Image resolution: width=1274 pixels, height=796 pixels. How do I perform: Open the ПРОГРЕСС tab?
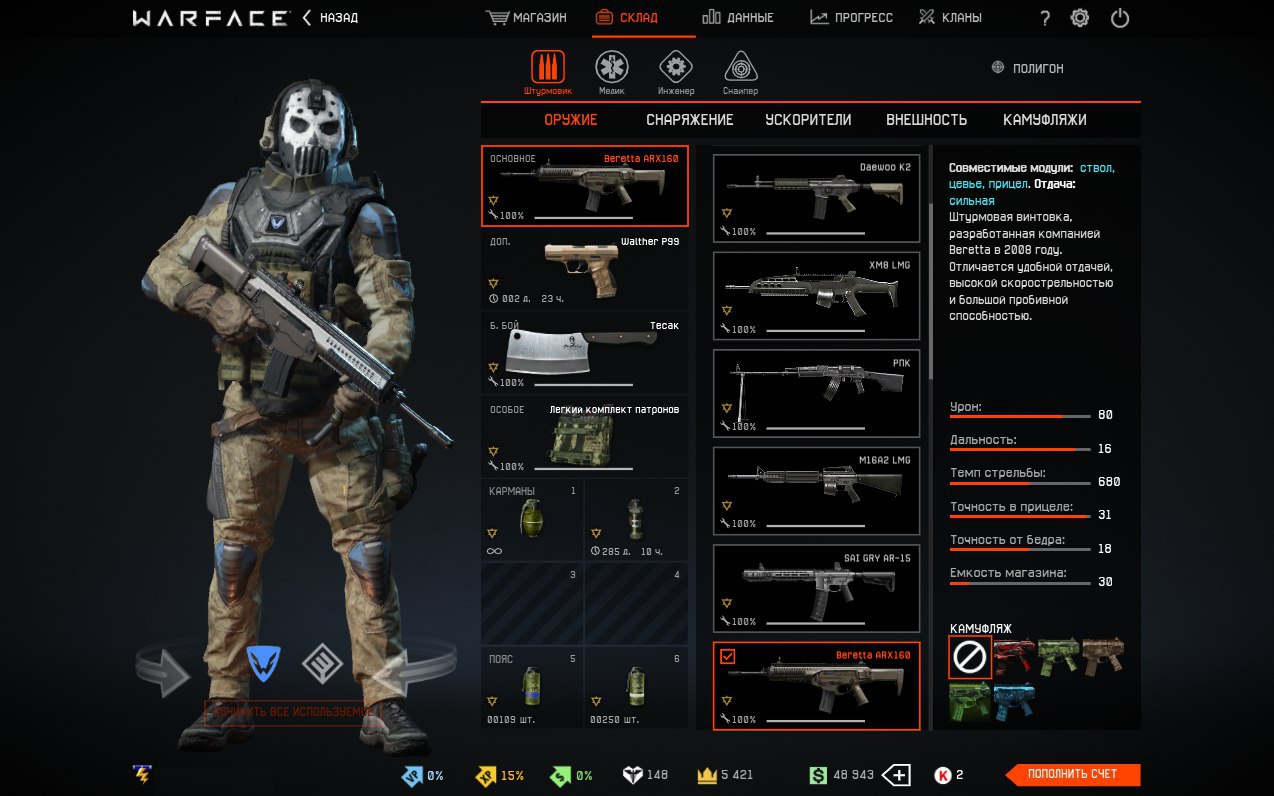(x=851, y=18)
